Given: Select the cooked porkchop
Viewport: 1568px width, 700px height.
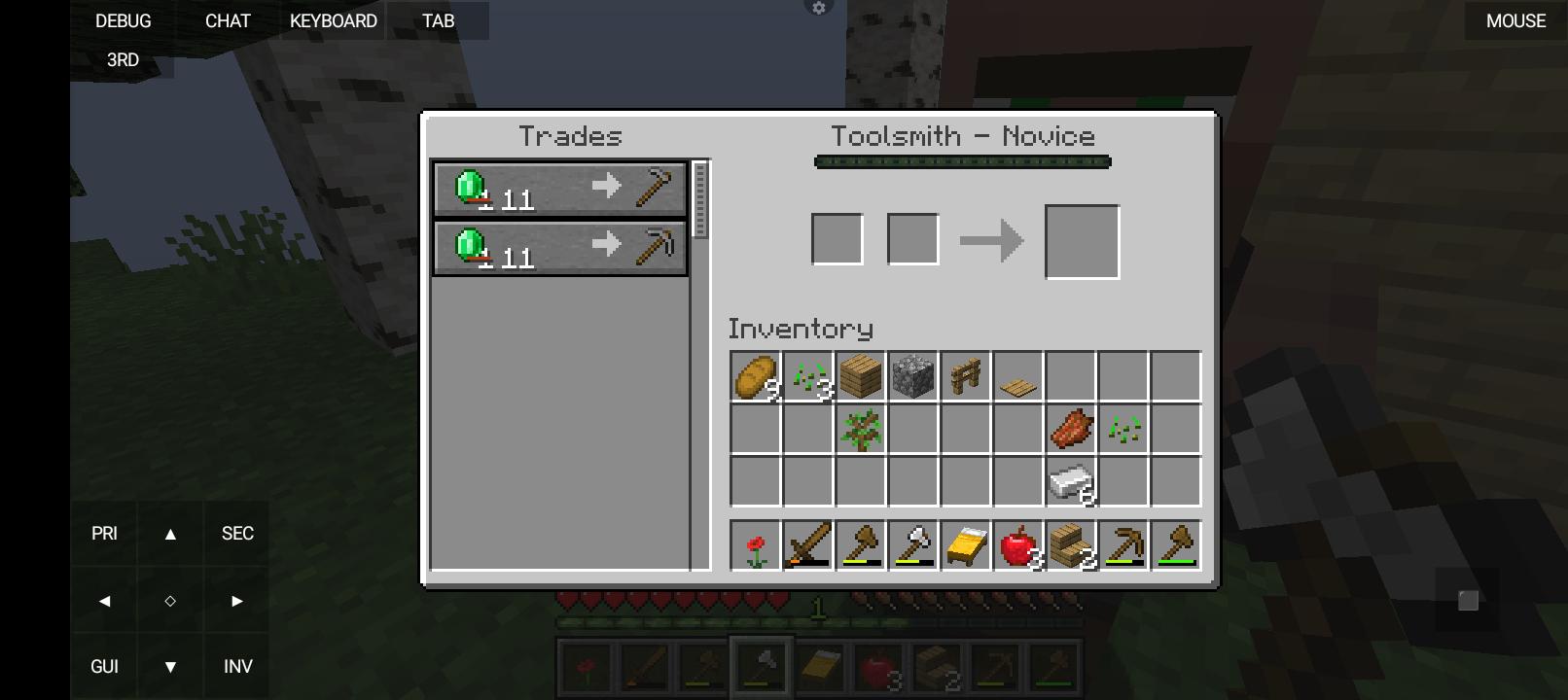Looking at the screenshot, I should pyautogui.click(x=1071, y=431).
